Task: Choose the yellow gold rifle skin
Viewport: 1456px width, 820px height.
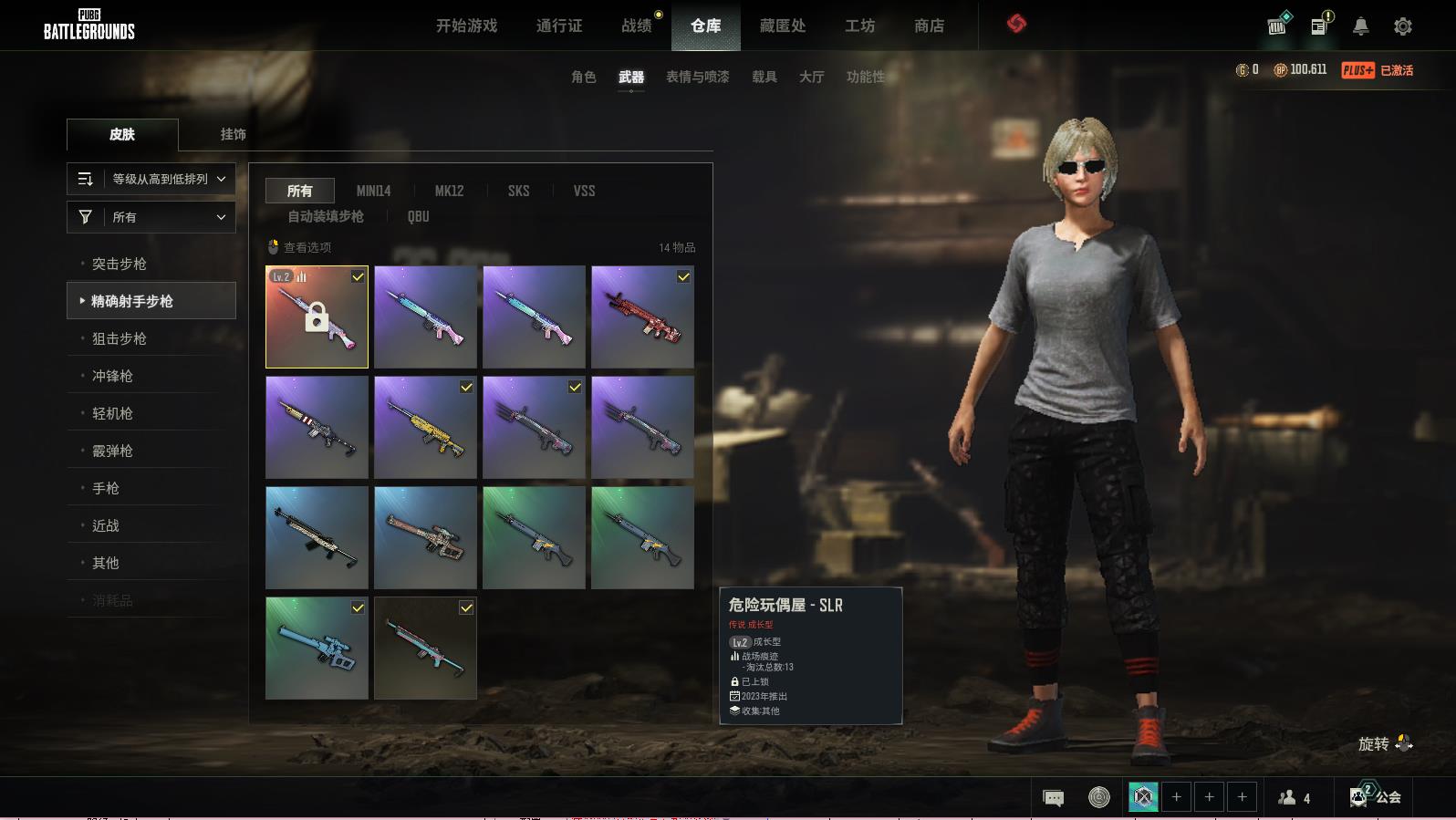Action: click(425, 427)
